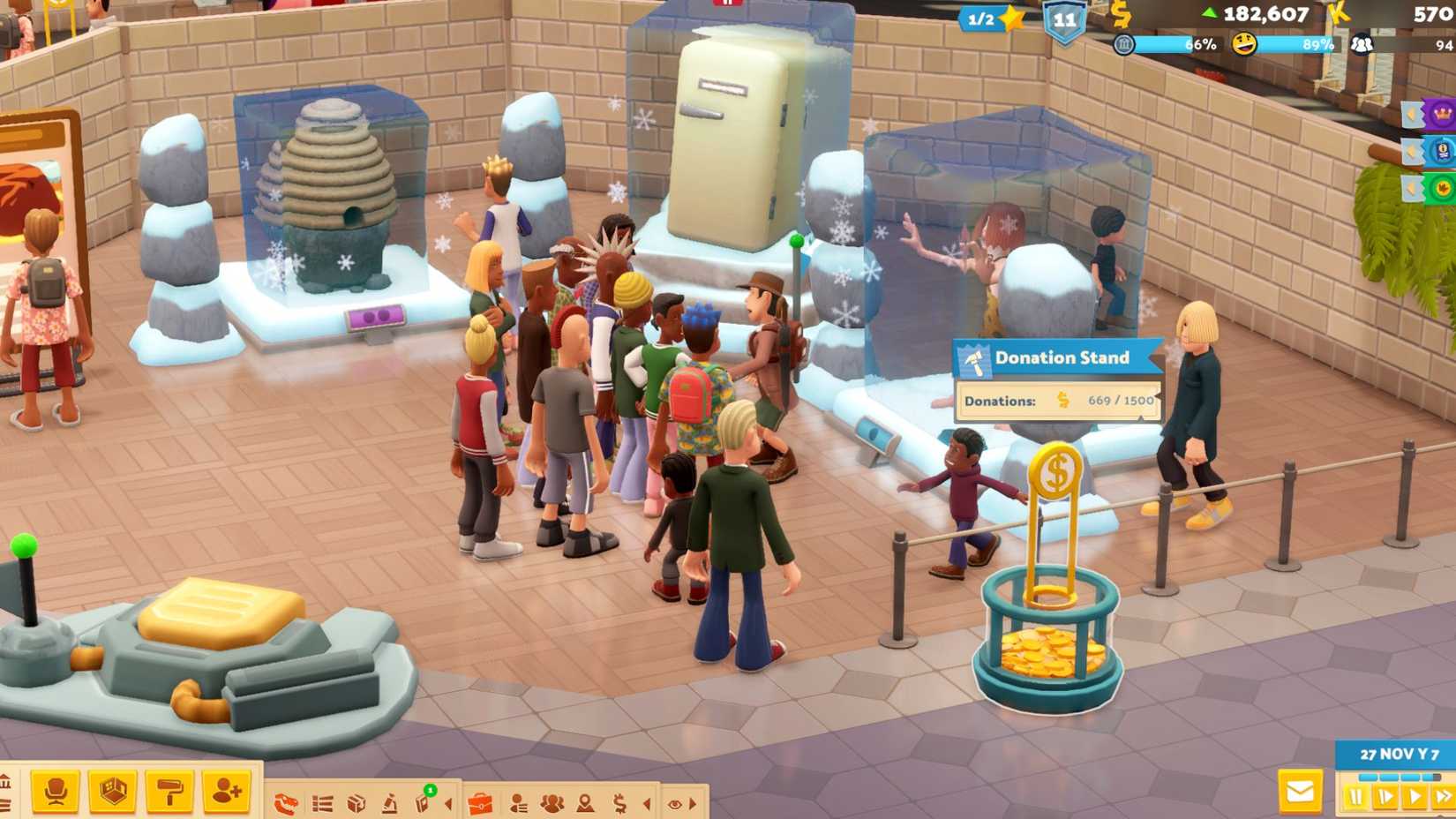Viewport: 1456px width, 819px height.
Task: Open the staff roster icon
Action: coord(518,803)
